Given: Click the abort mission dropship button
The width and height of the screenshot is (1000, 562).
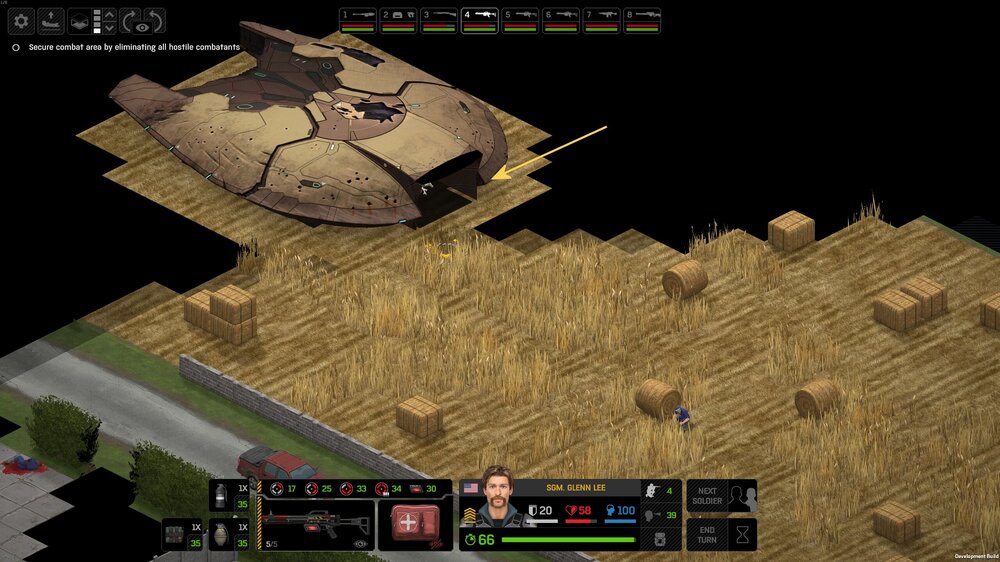Looking at the screenshot, I should pyautogui.click(x=50, y=21).
